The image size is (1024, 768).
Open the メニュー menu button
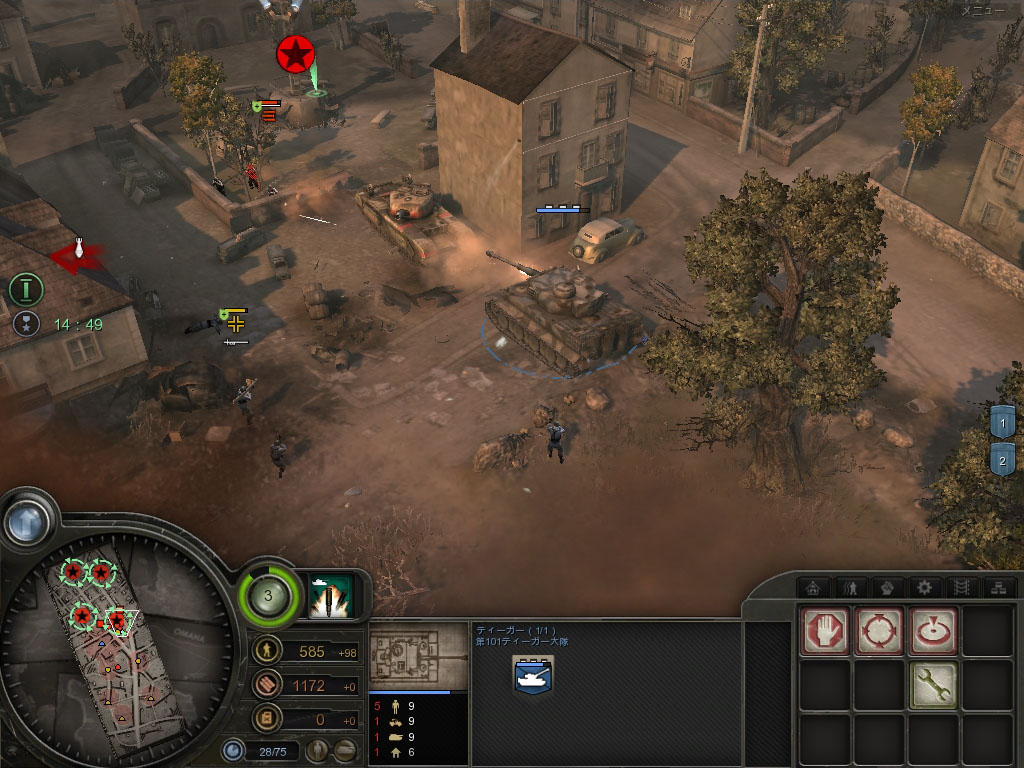coord(985,11)
